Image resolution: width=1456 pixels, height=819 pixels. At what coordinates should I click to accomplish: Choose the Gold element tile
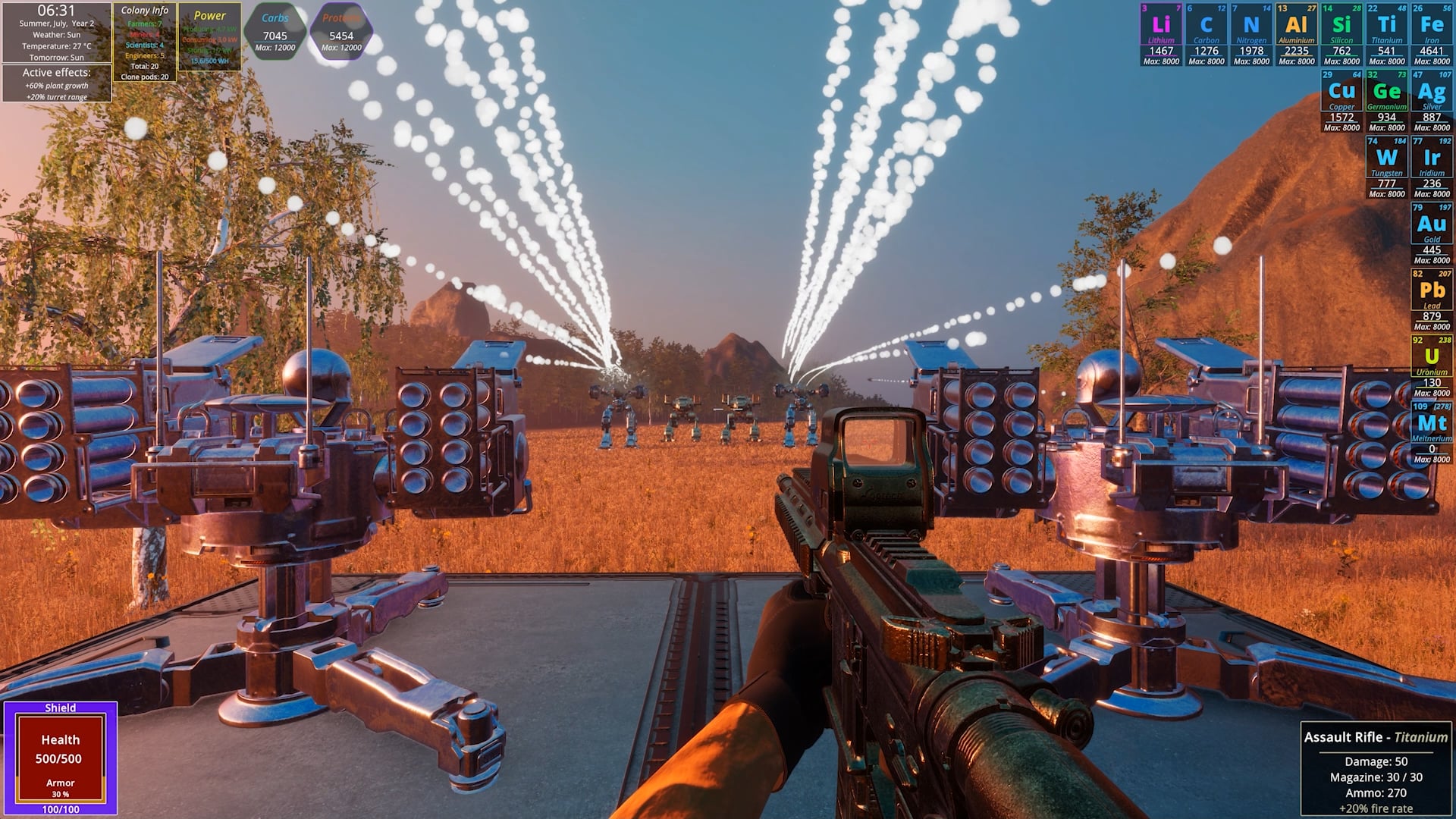[1432, 233]
